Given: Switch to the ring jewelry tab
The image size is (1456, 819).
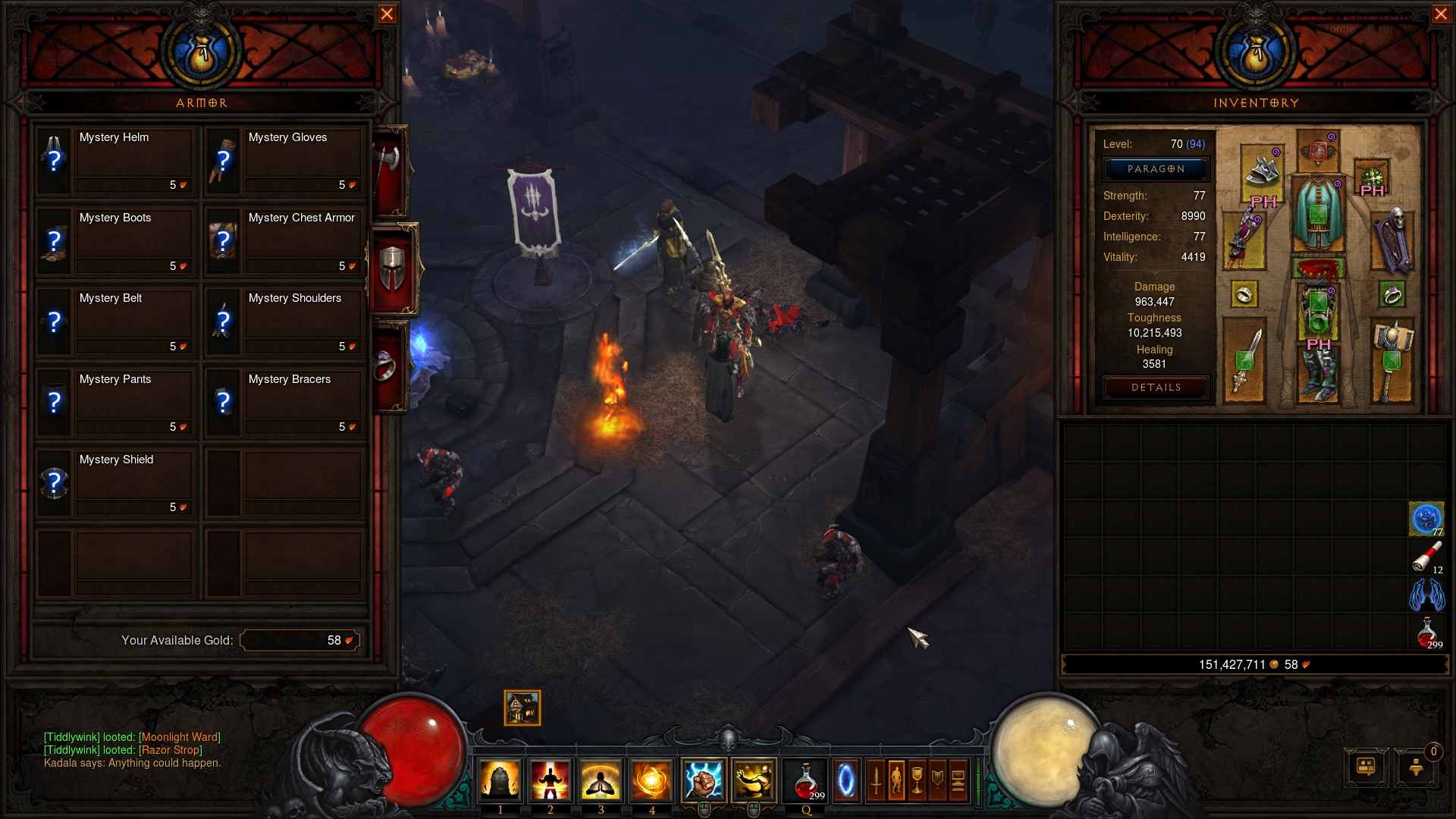Looking at the screenshot, I should coord(387,366).
